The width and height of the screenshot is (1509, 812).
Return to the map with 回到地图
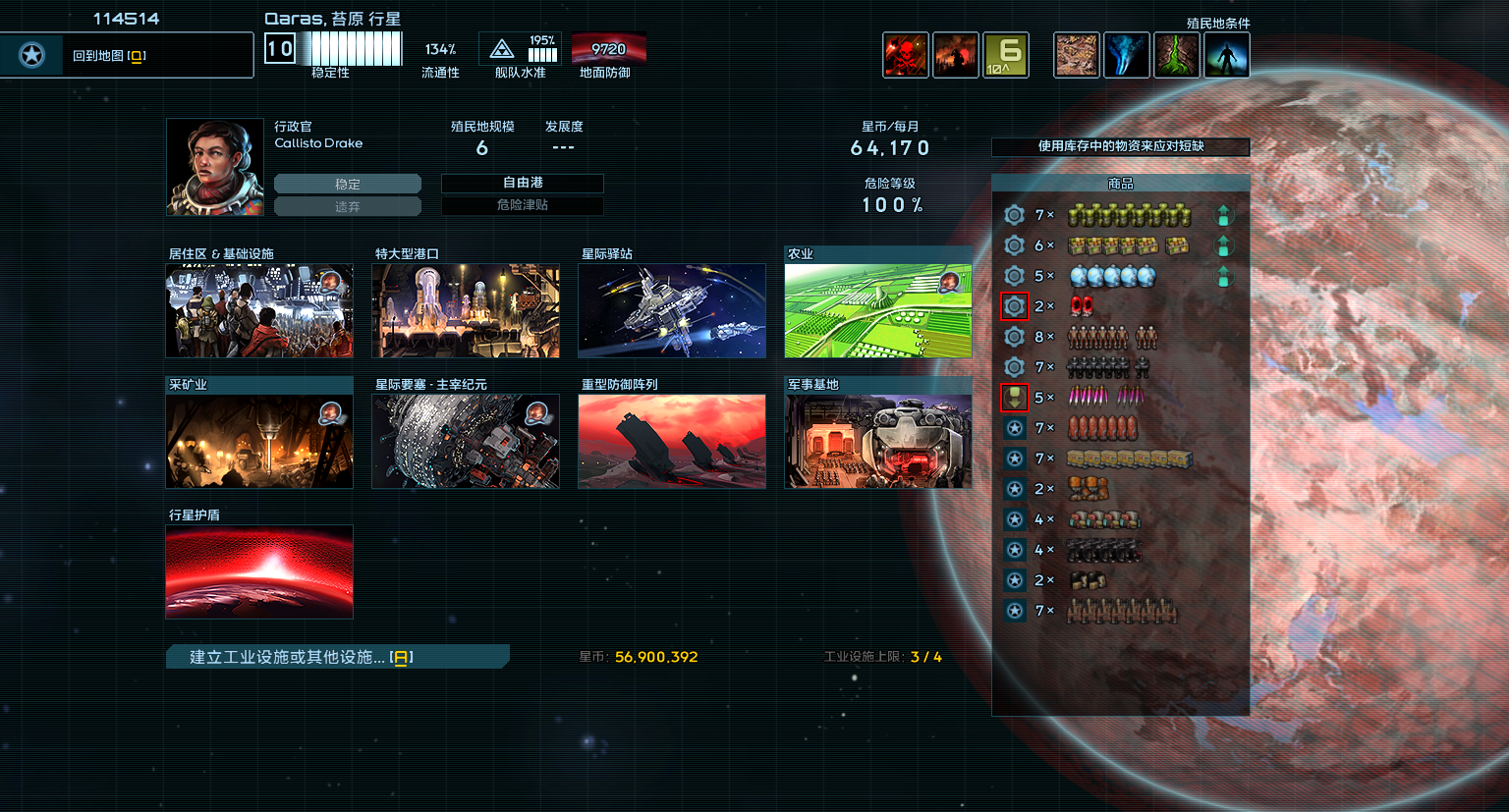click(x=126, y=55)
